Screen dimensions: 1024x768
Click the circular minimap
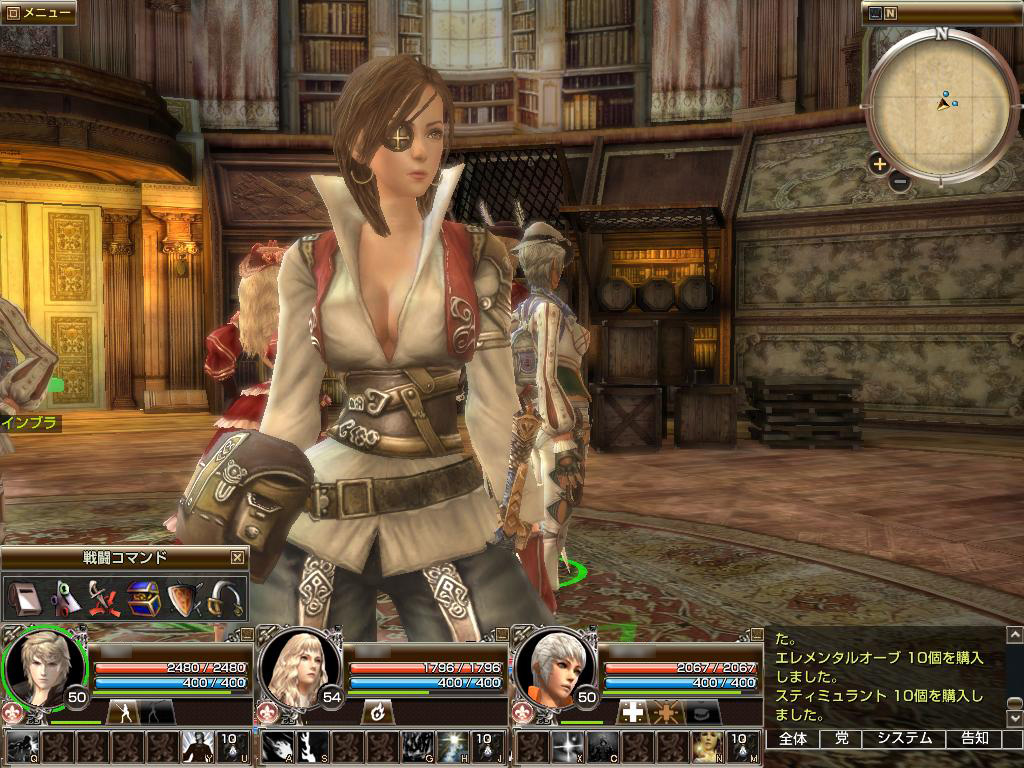(x=940, y=104)
